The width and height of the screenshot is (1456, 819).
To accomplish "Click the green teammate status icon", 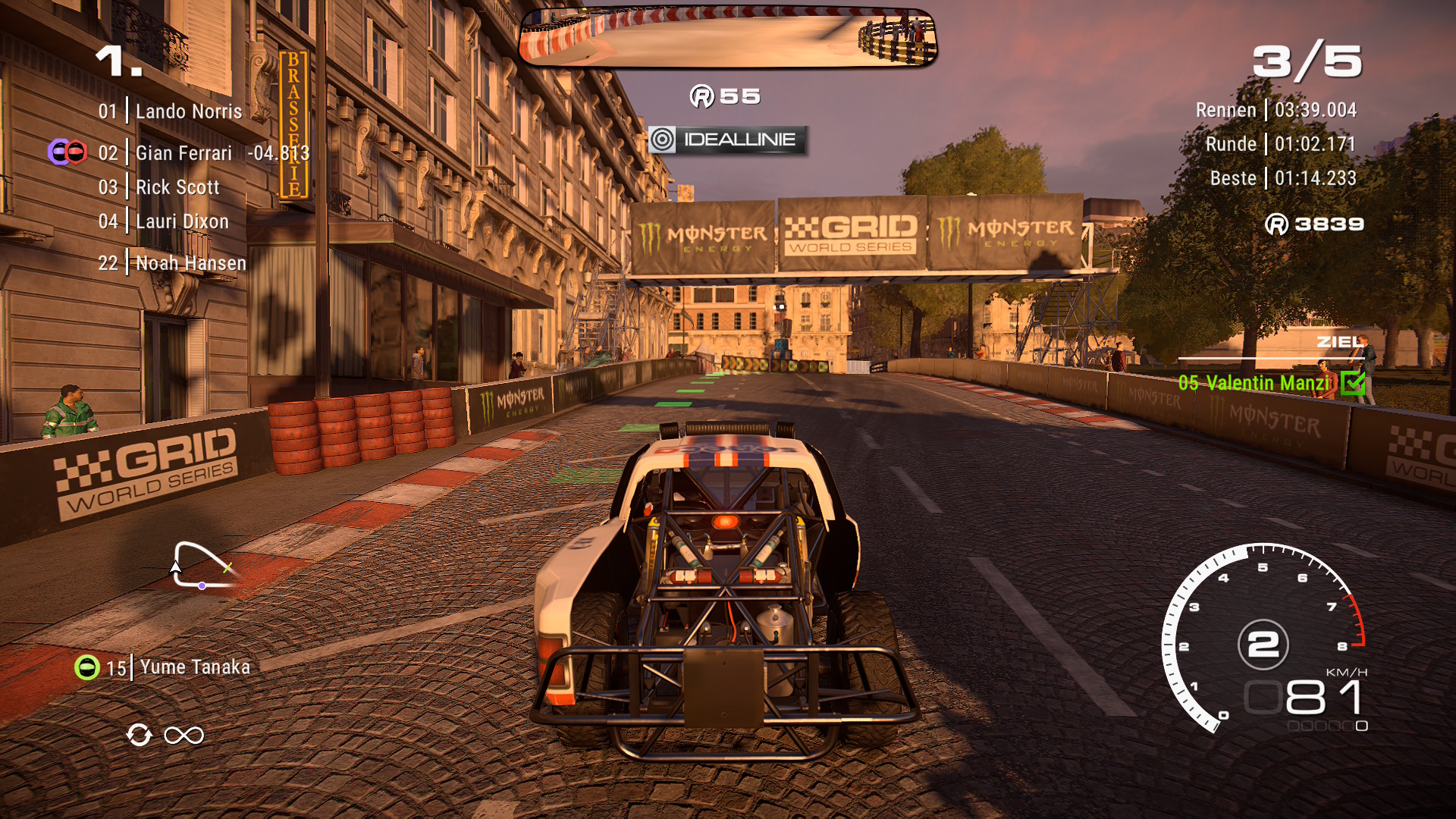I will click(87, 667).
